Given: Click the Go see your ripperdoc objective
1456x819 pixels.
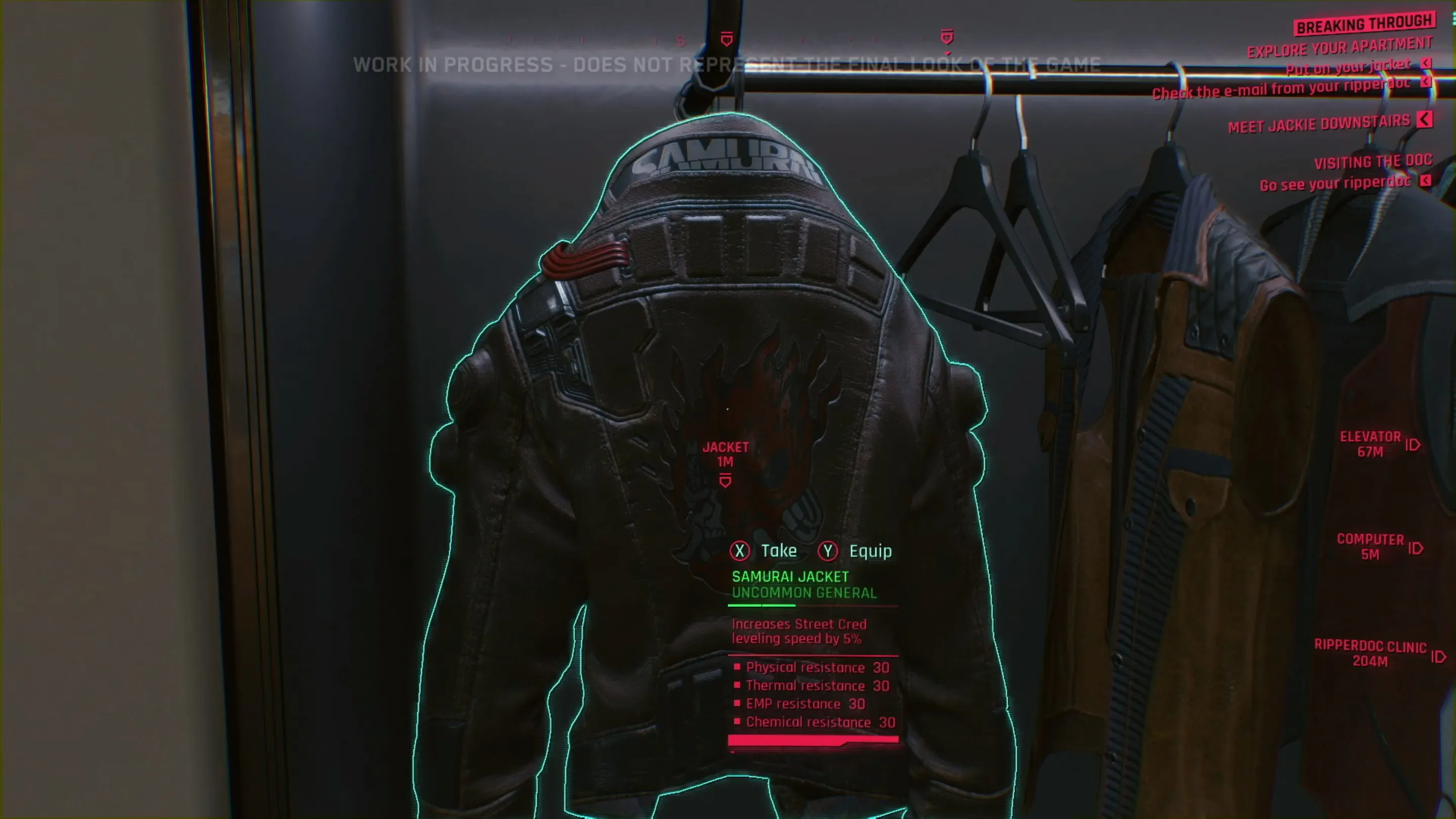Looking at the screenshot, I should tap(1335, 183).
